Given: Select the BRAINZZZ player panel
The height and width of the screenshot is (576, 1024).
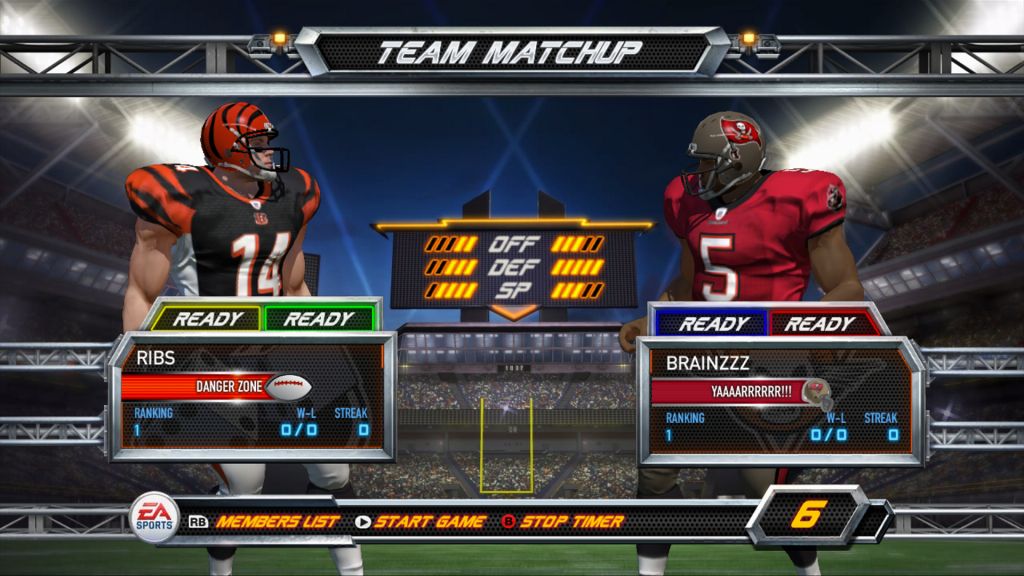Looking at the screenshot, I should tap(780, 401).
